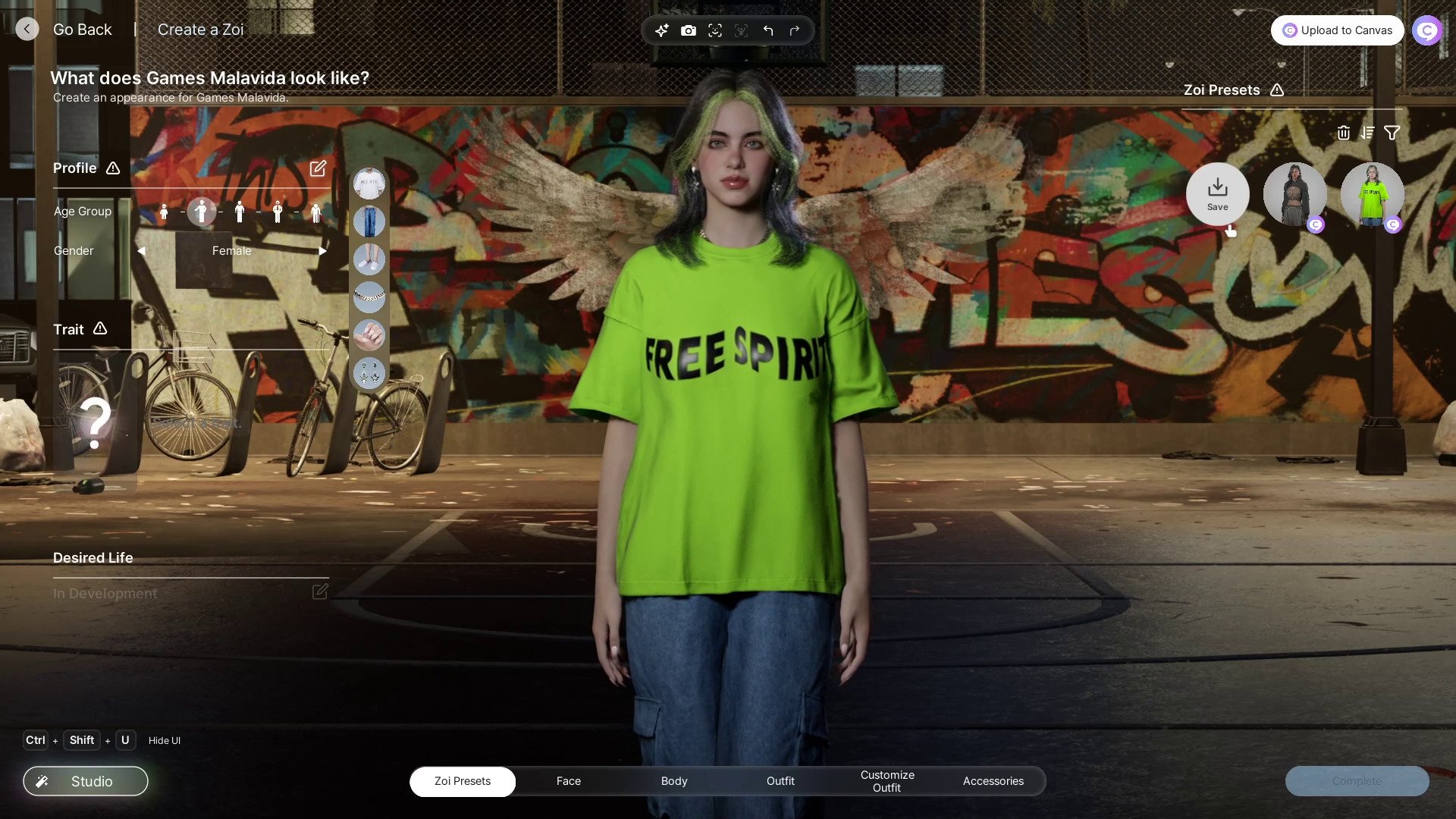Take a screenshot with the camera icon

688,31
